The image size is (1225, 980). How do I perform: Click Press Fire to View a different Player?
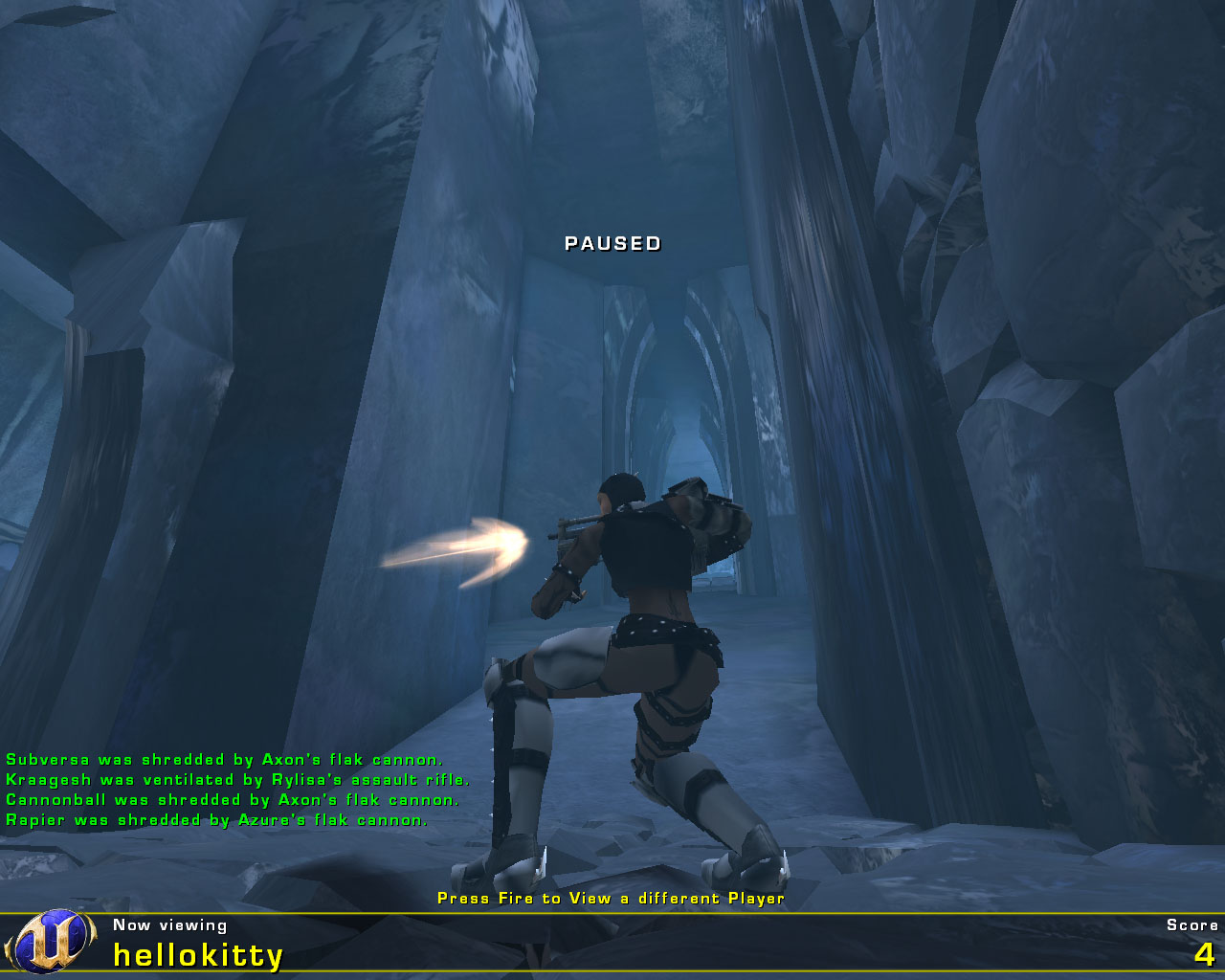(610, 899)
